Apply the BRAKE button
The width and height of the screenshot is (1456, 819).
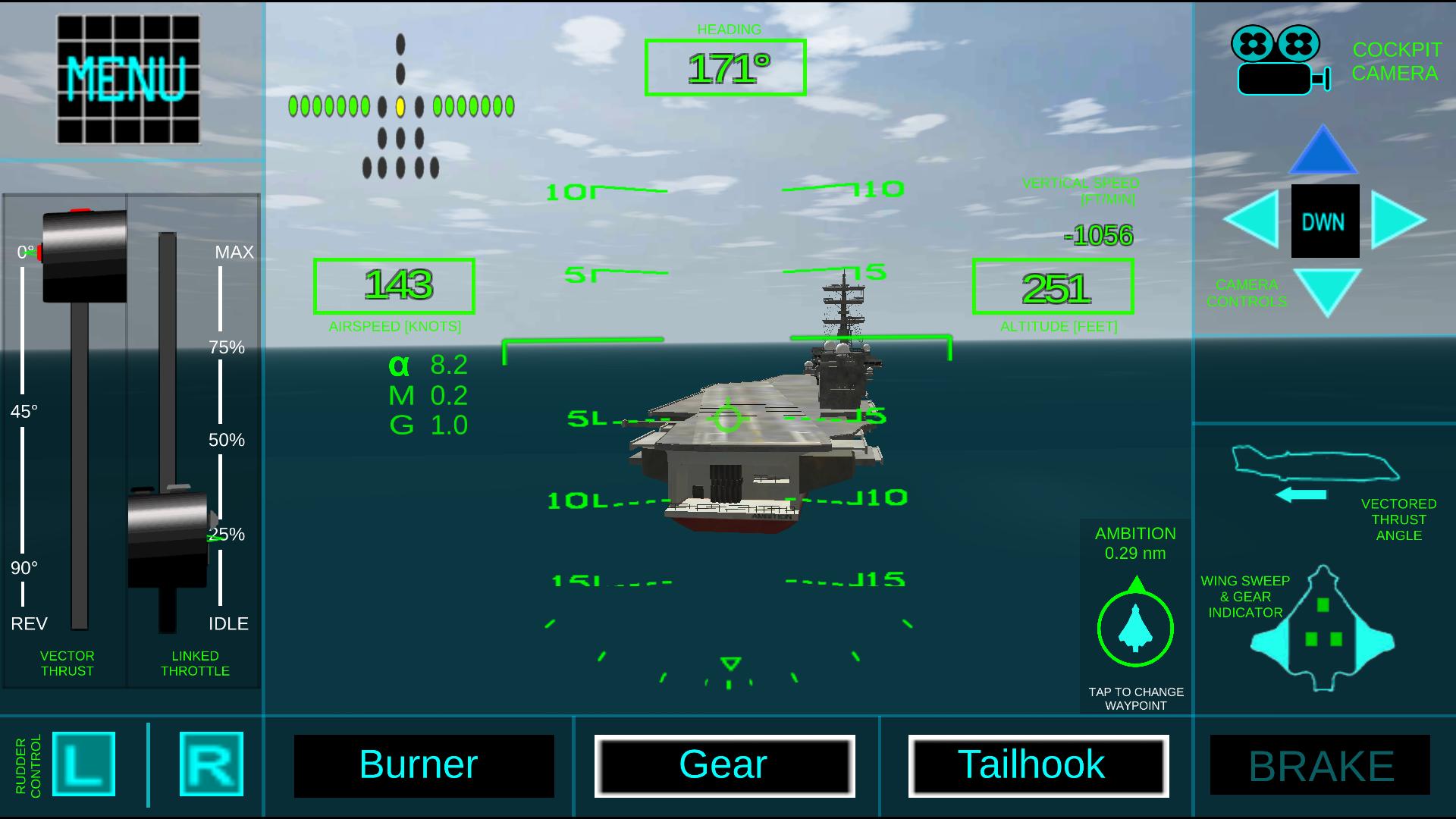[1320, 765]
